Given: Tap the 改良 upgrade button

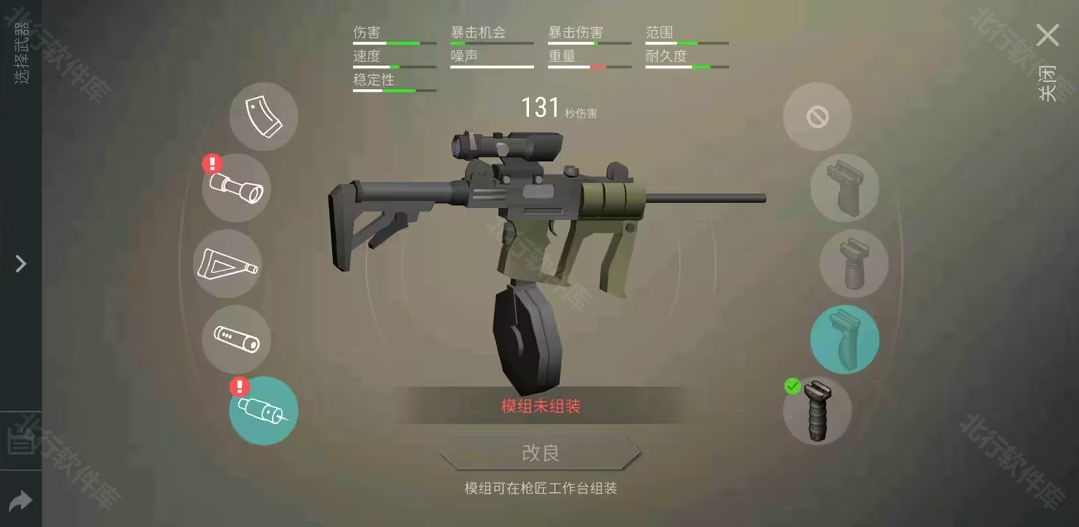Looking at the screenshot, I should click(540, 453).
